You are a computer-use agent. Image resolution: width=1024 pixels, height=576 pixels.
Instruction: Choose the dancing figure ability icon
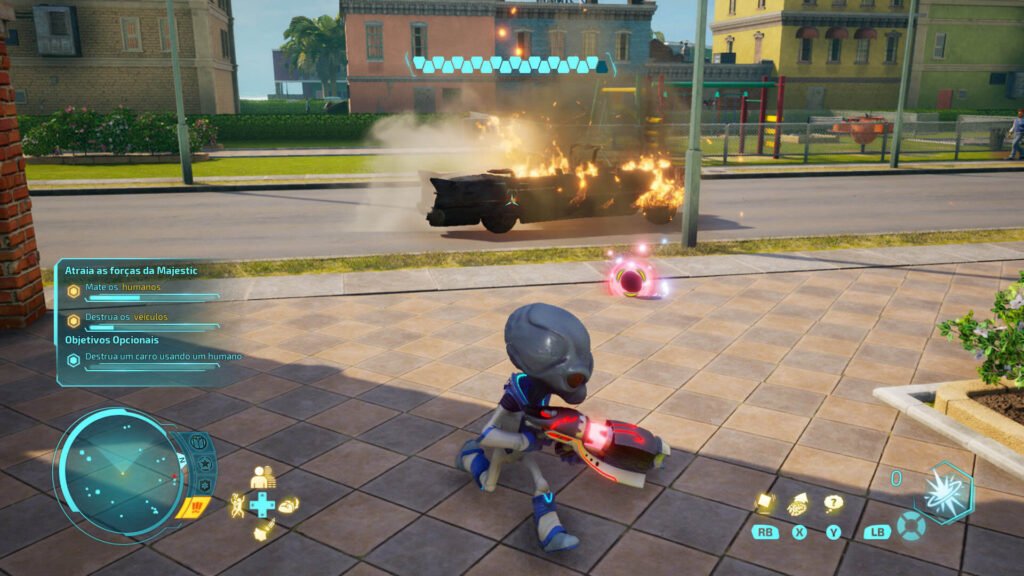pos(238,505)
